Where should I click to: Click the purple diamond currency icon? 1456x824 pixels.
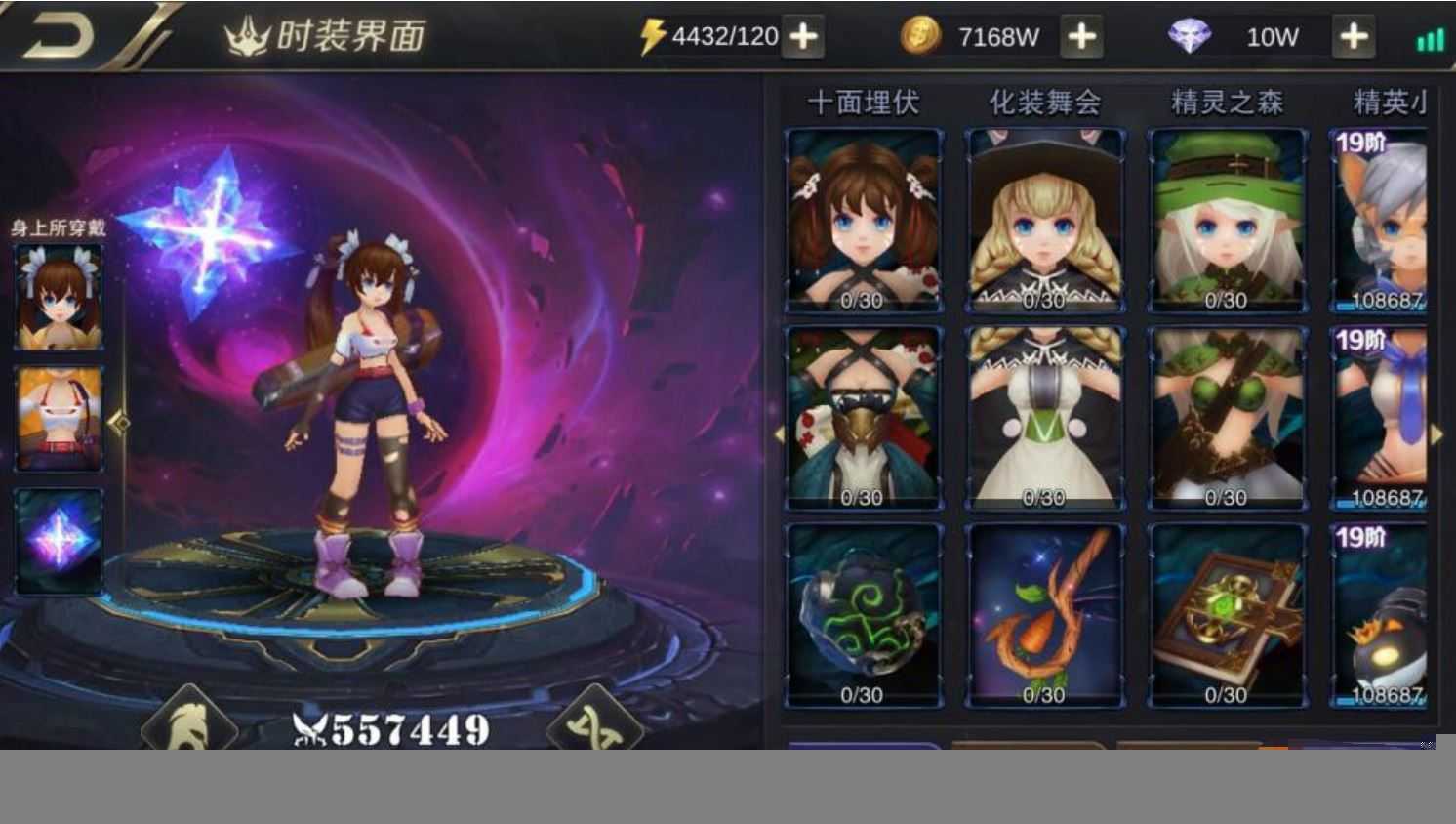pyautogui.click(x=1191, y=33)
